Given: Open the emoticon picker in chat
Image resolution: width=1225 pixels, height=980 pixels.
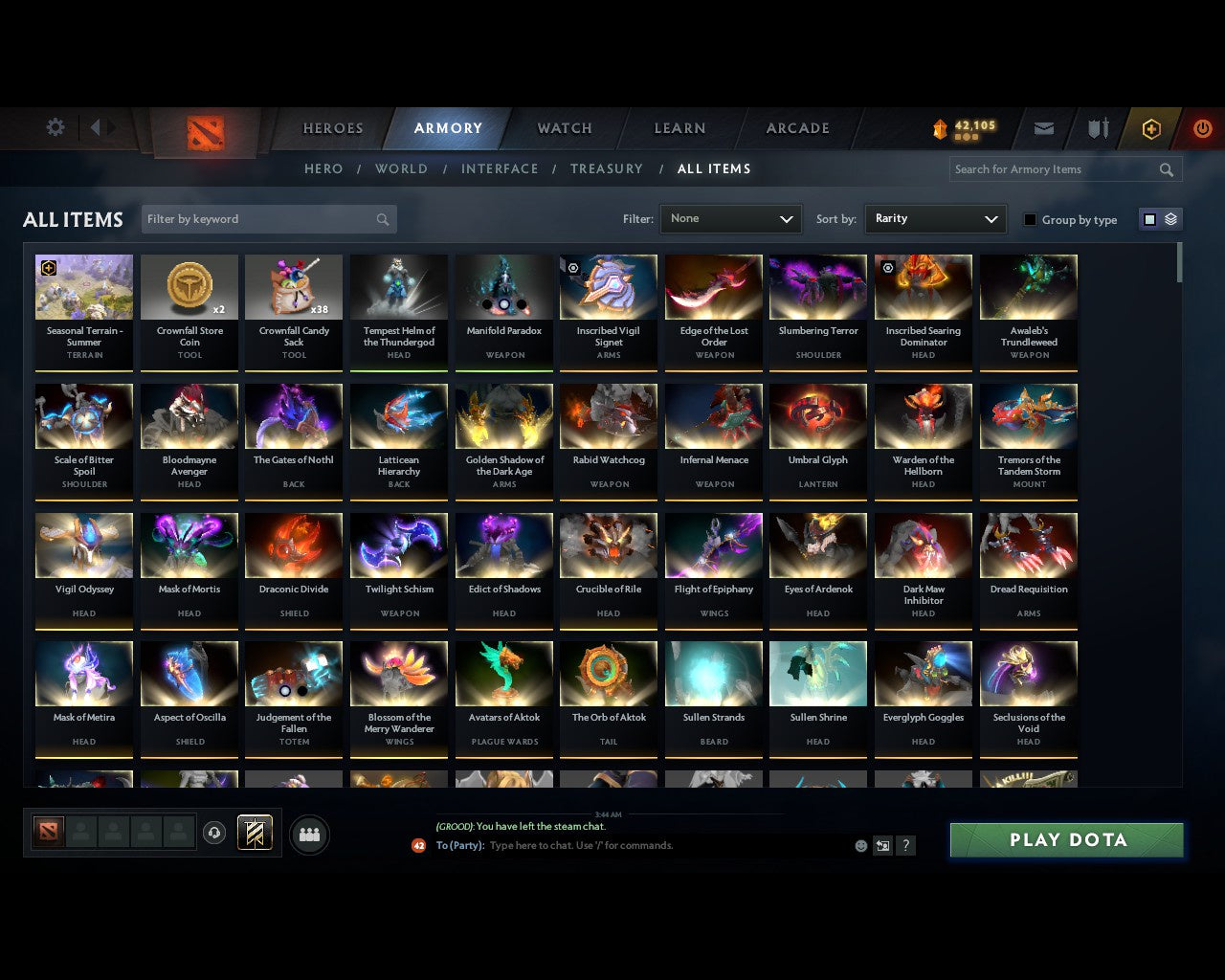Looking at the screenshot, I should pos(860,846).
